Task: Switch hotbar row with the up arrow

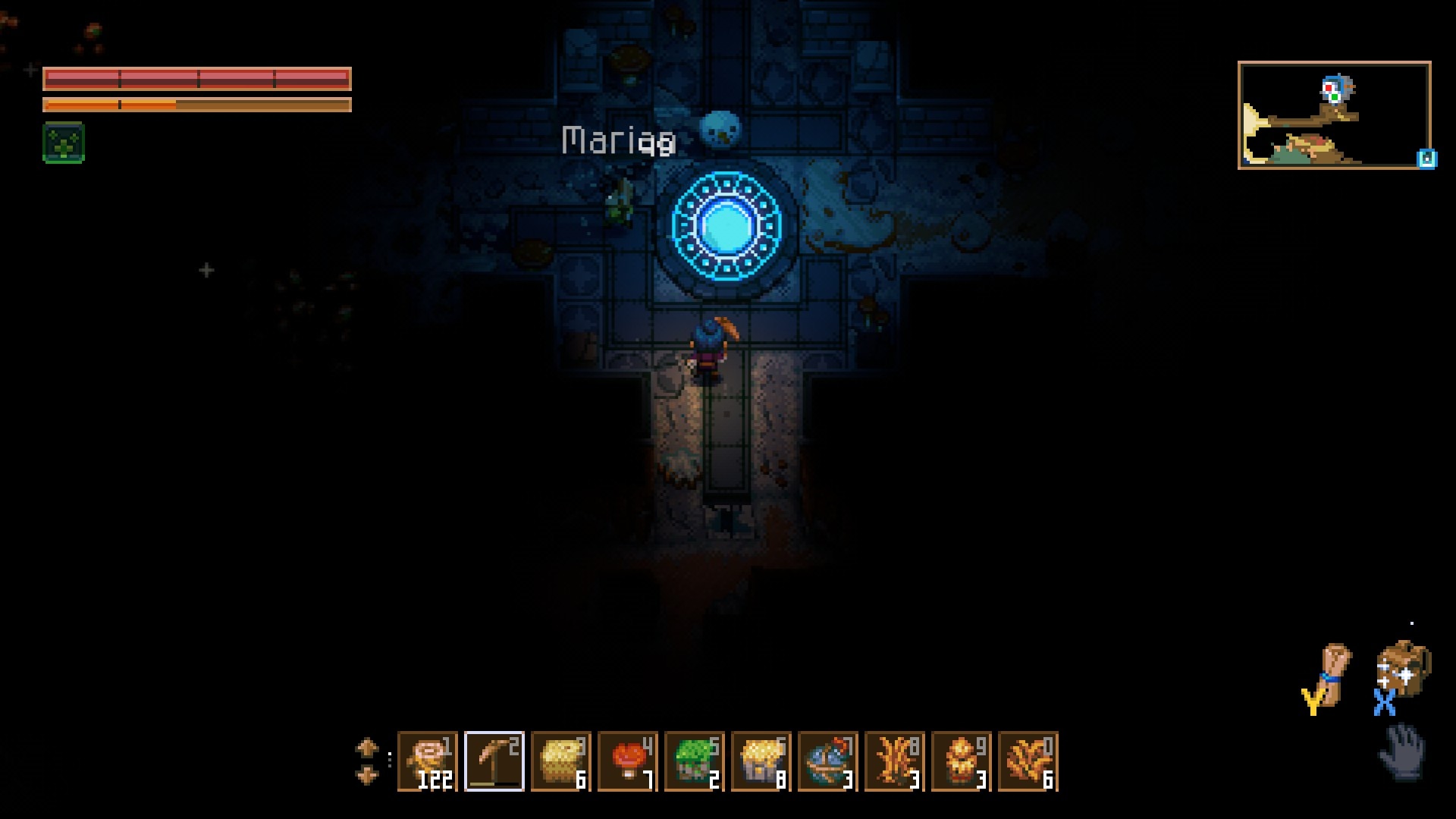Action: tap(367, 748)
